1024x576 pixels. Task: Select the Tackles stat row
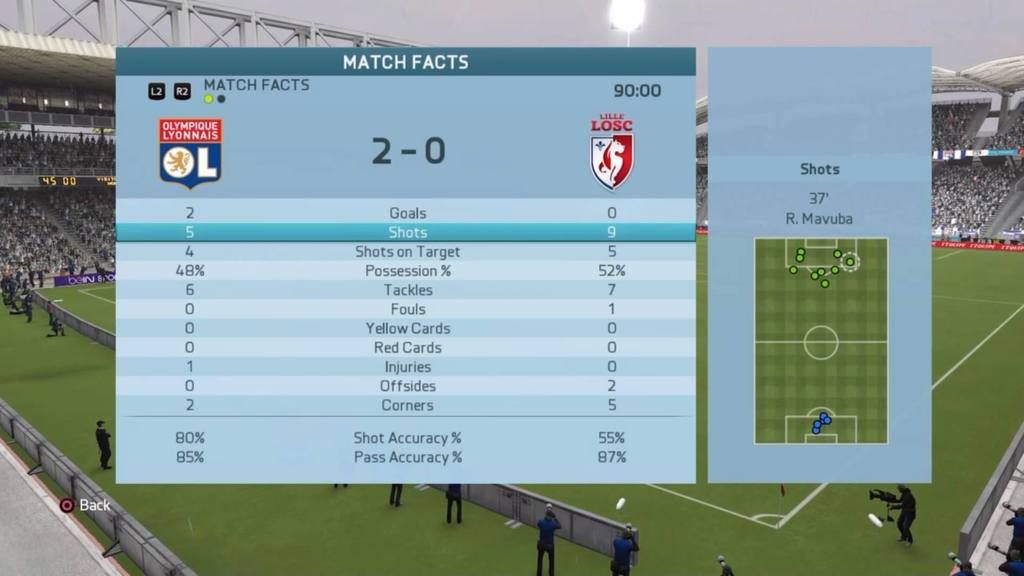[x=406, y=290]
